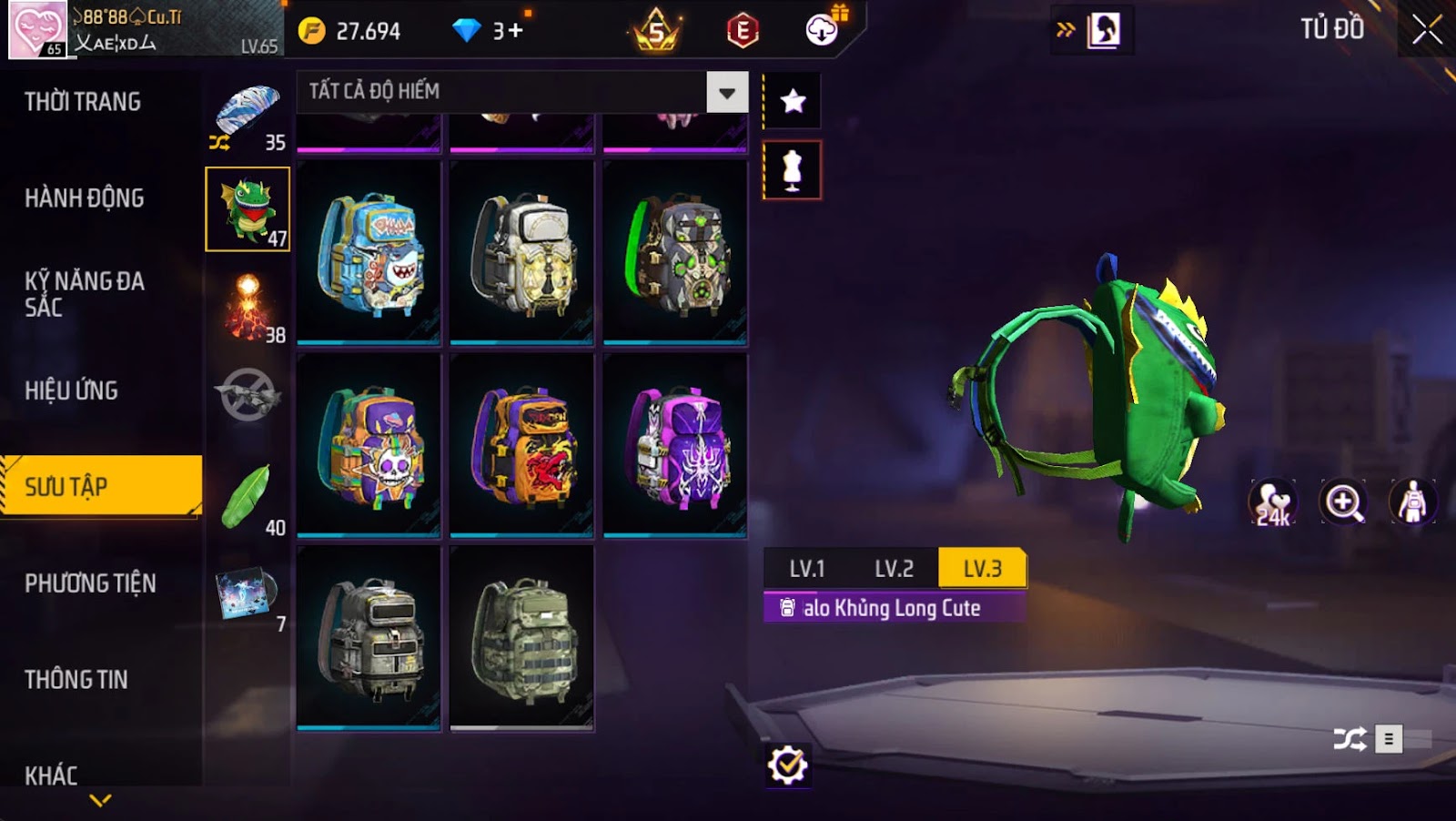The image size is (1456, 821).
Task: Choose the green camo military backpack
Action: click(521, 639)
